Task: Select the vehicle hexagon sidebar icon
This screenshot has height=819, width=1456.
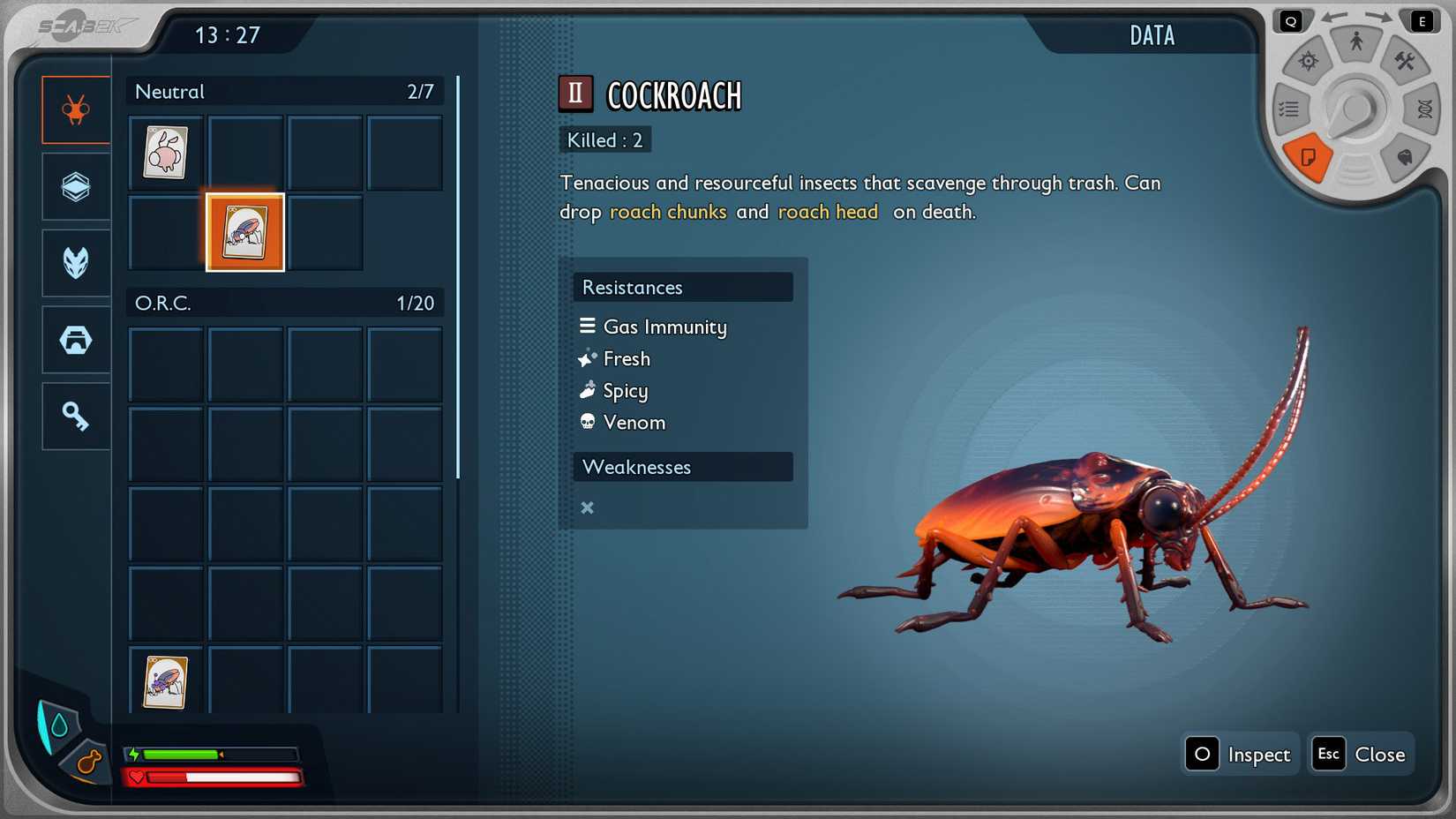Action: 76,339
